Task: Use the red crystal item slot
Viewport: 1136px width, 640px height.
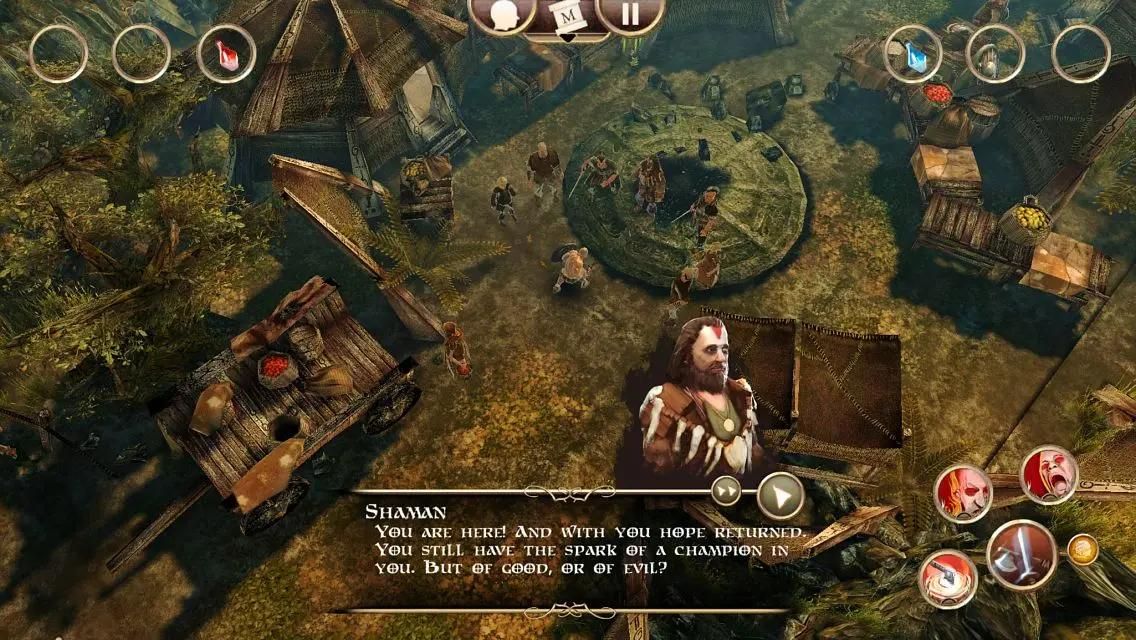Action: (x=226, y=53)
